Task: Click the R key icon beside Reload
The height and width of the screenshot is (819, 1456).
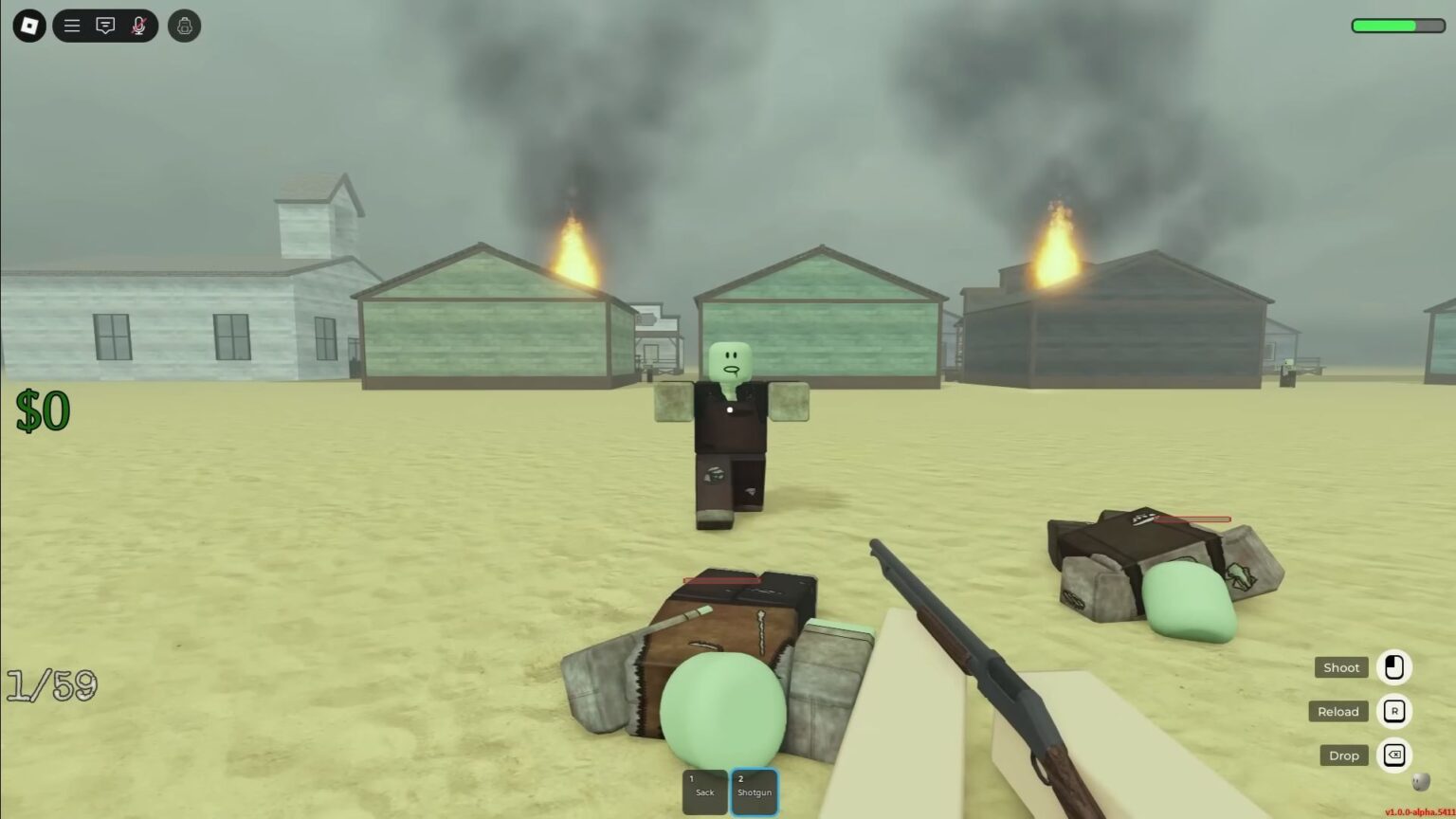Action: [x=1393, y=711]
